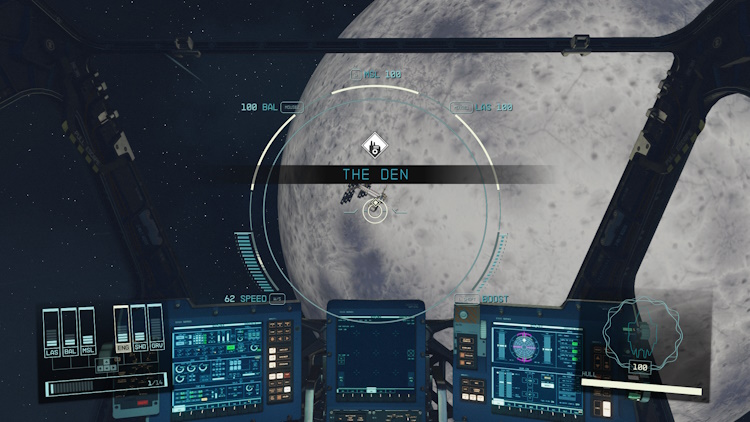Viewport: 750px width, 422px height.
Task: Select the GRV grav drive power column
Action: tap(155, 328)
